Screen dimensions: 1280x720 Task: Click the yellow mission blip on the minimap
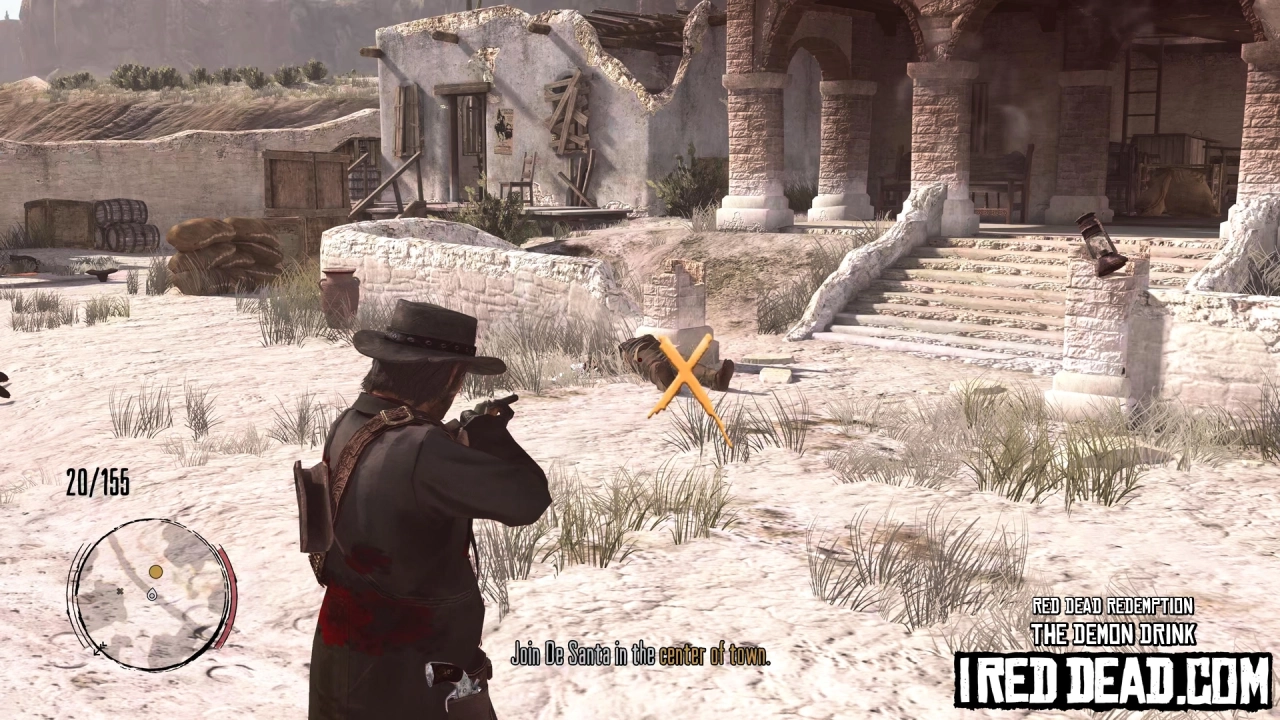[x=155, y=572]
